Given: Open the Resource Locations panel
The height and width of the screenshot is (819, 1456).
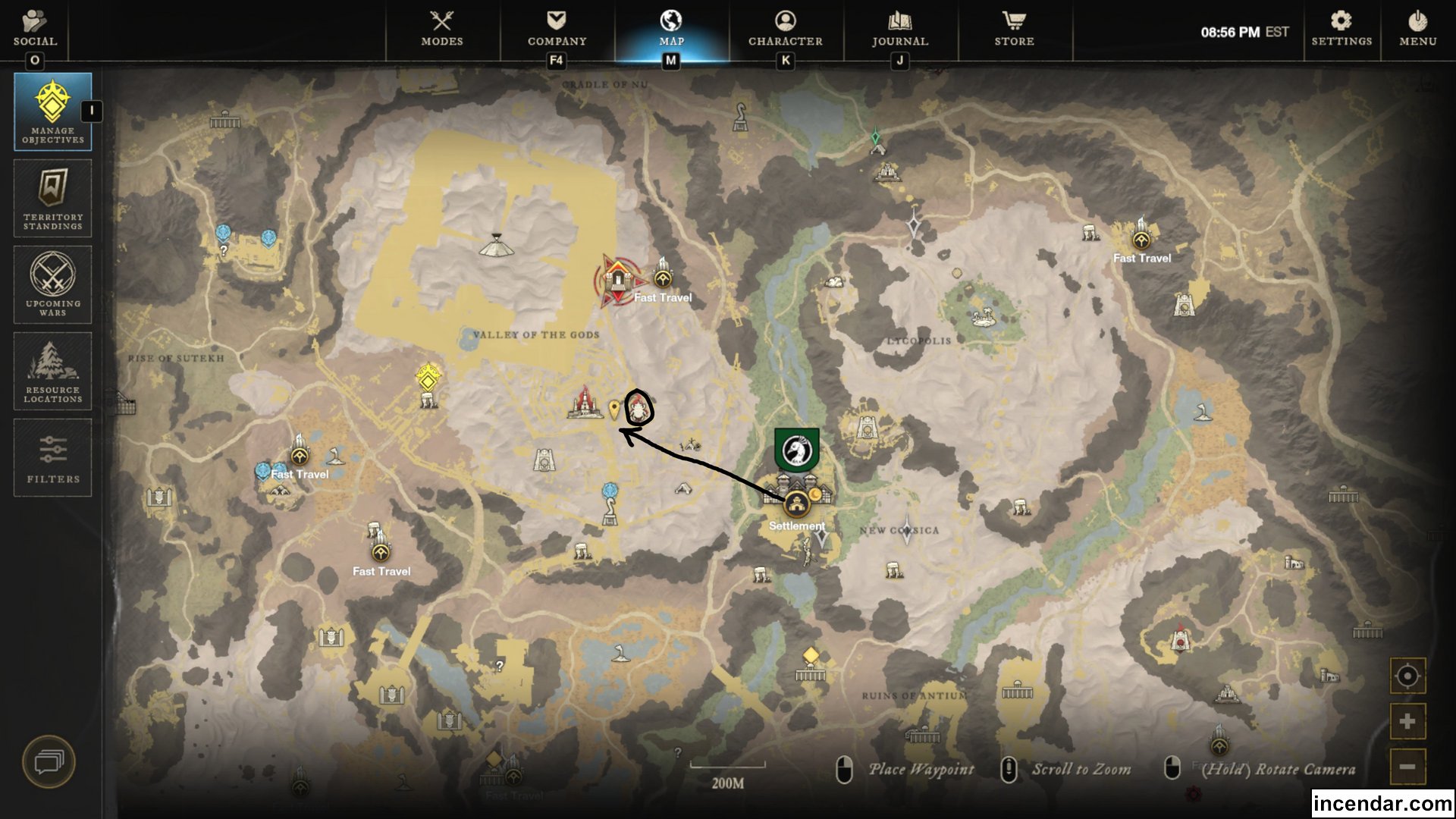Looking at the screenshot, I should [x=52, y=371].
